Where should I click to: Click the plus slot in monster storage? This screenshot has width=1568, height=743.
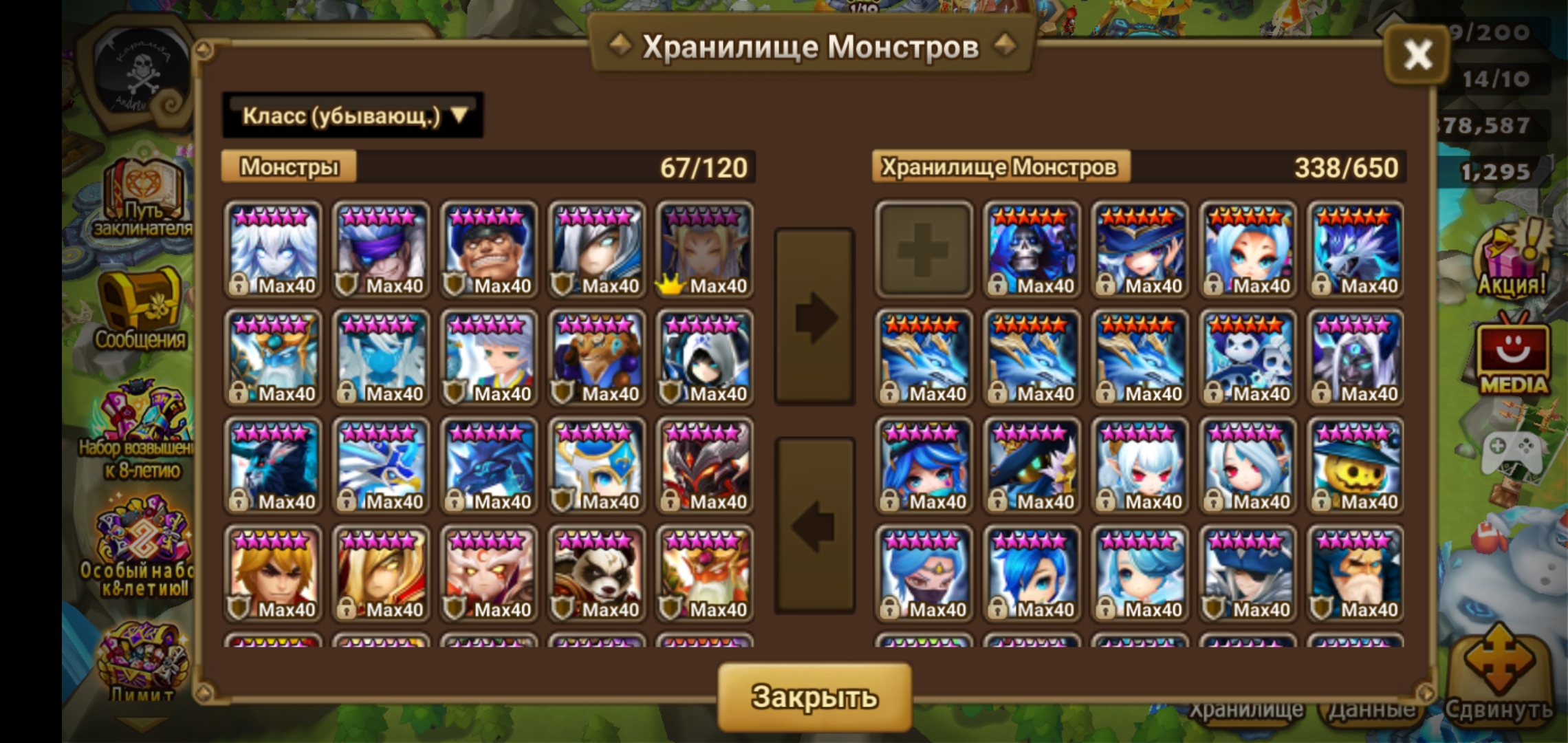tap(925, 248)
